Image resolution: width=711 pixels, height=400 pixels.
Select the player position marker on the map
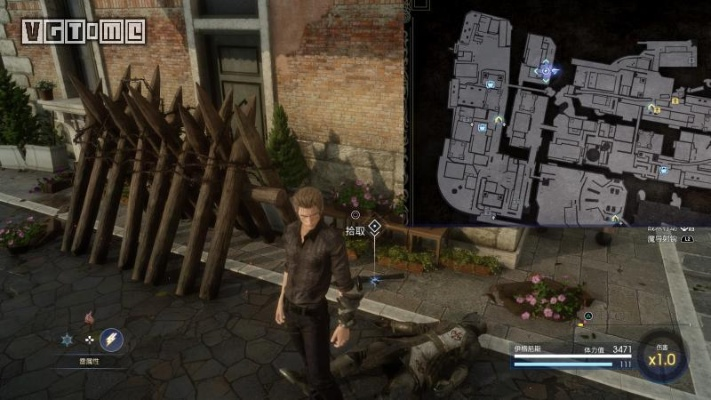pyautogui.click(x=545, y=70)
